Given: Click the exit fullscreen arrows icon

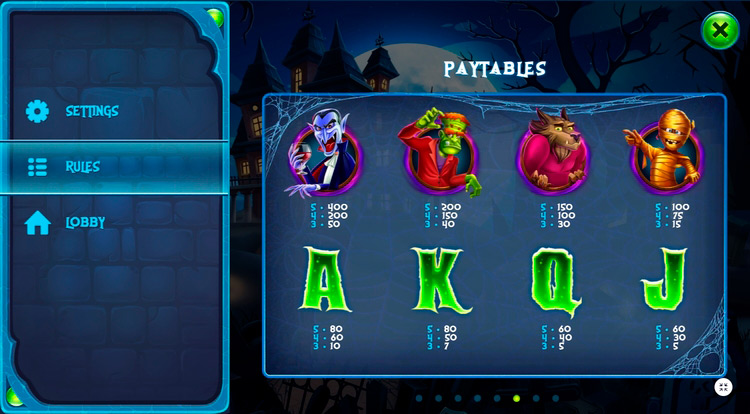Looking at the screenshot, I should [x=724, y=387].
